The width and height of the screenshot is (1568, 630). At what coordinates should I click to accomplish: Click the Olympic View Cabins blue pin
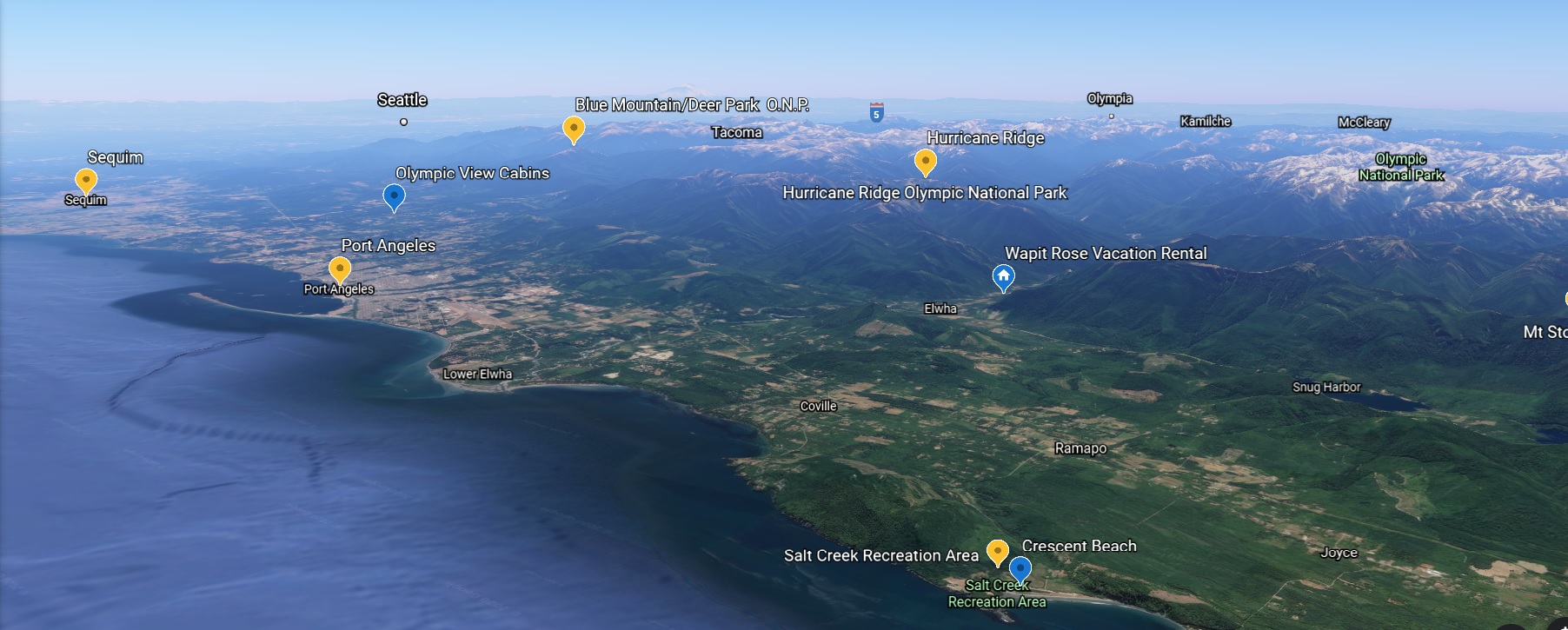[394, 196]
